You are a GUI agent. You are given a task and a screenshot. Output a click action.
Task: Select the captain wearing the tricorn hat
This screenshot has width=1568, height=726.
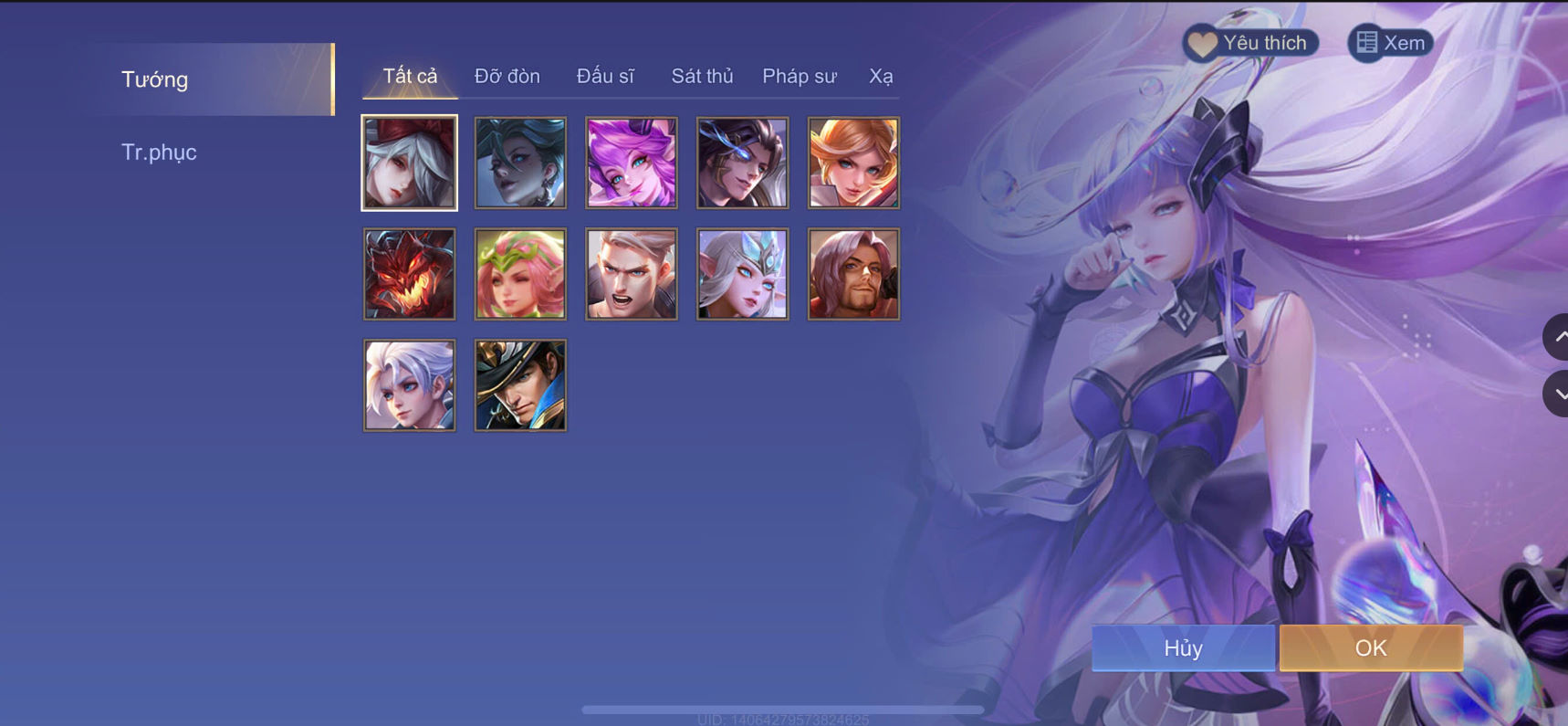(519, 384)
